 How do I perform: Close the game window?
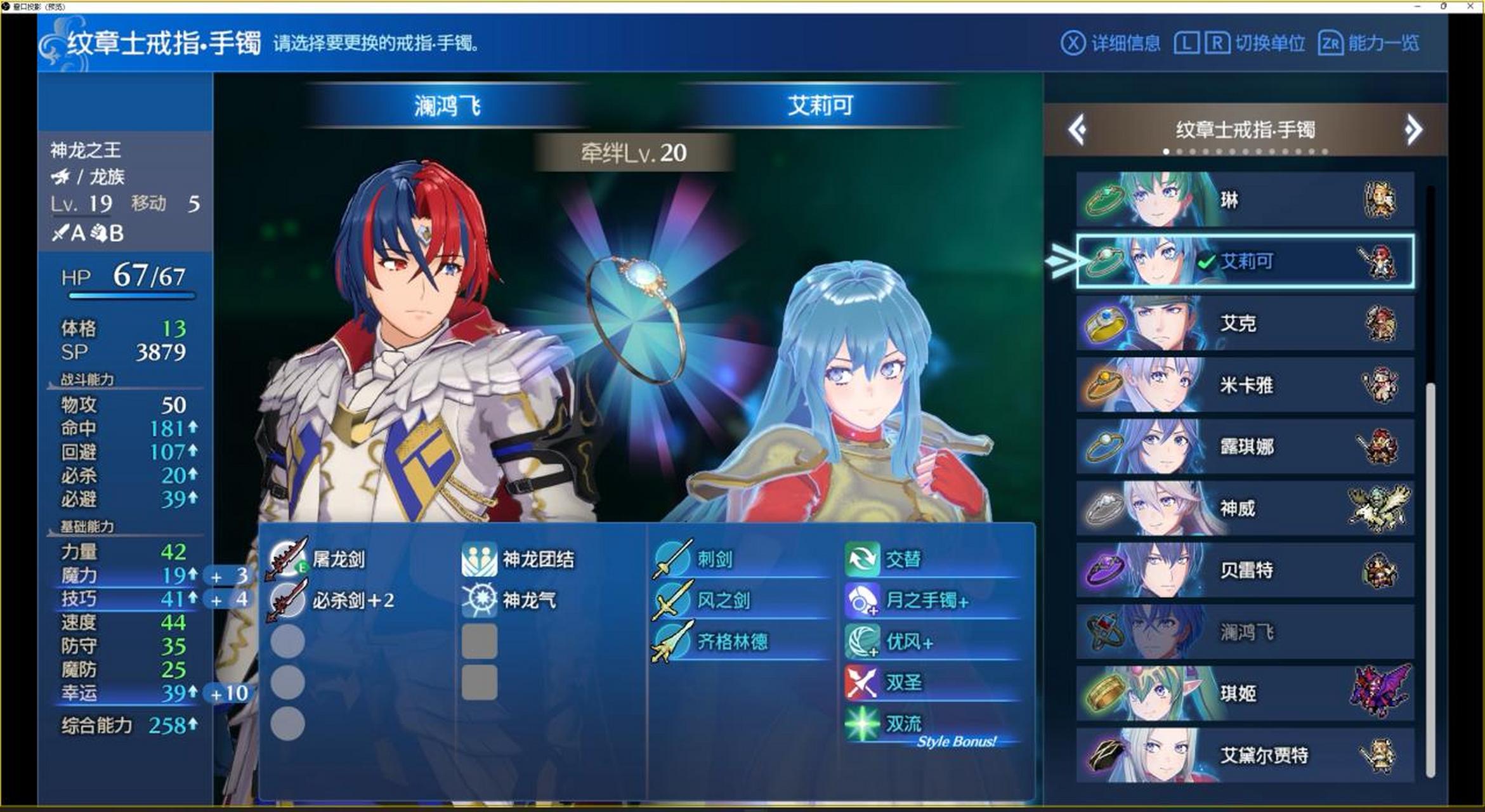point(1470,6)
